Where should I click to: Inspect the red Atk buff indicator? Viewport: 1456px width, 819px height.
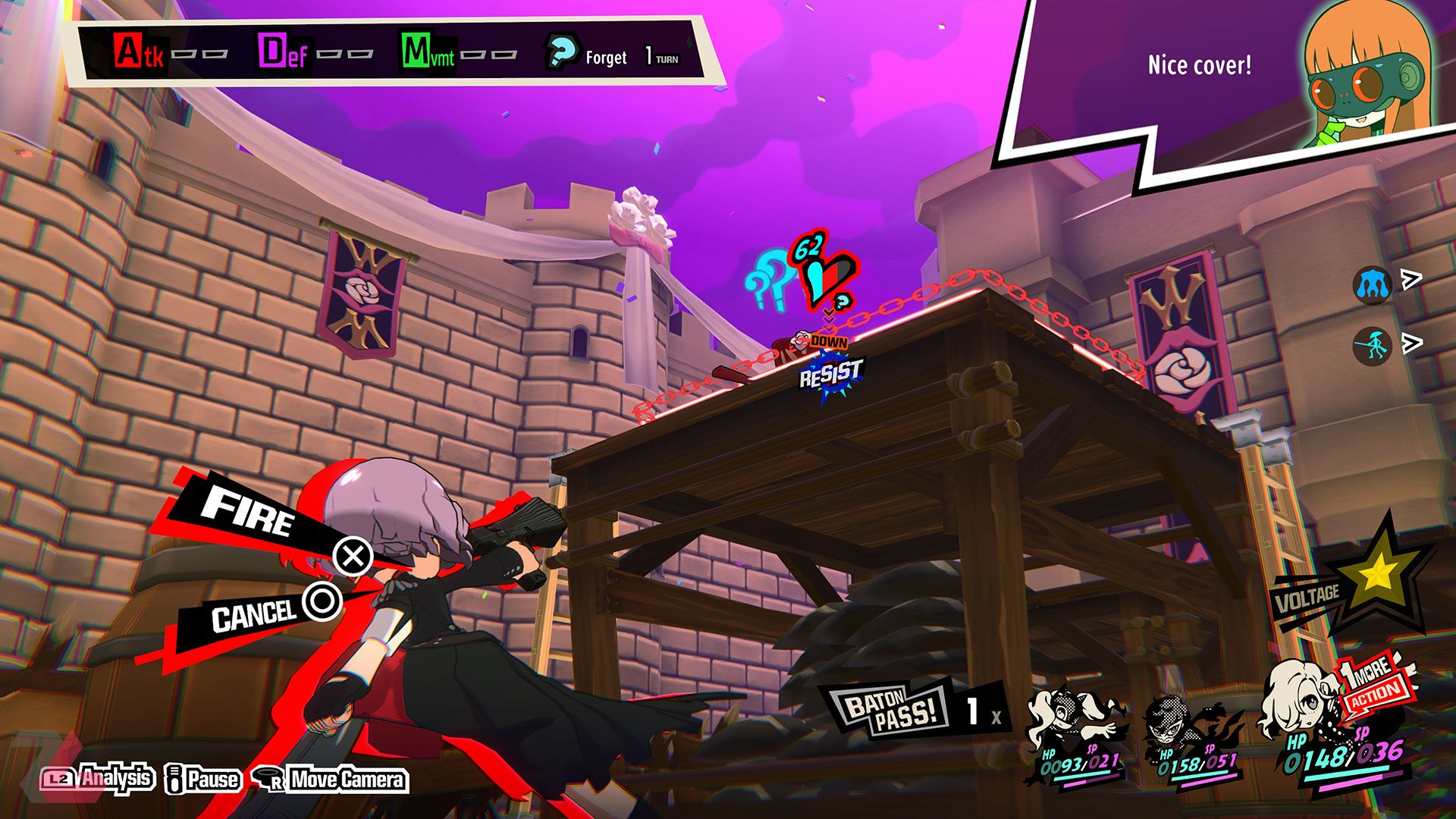coord(138,52)
